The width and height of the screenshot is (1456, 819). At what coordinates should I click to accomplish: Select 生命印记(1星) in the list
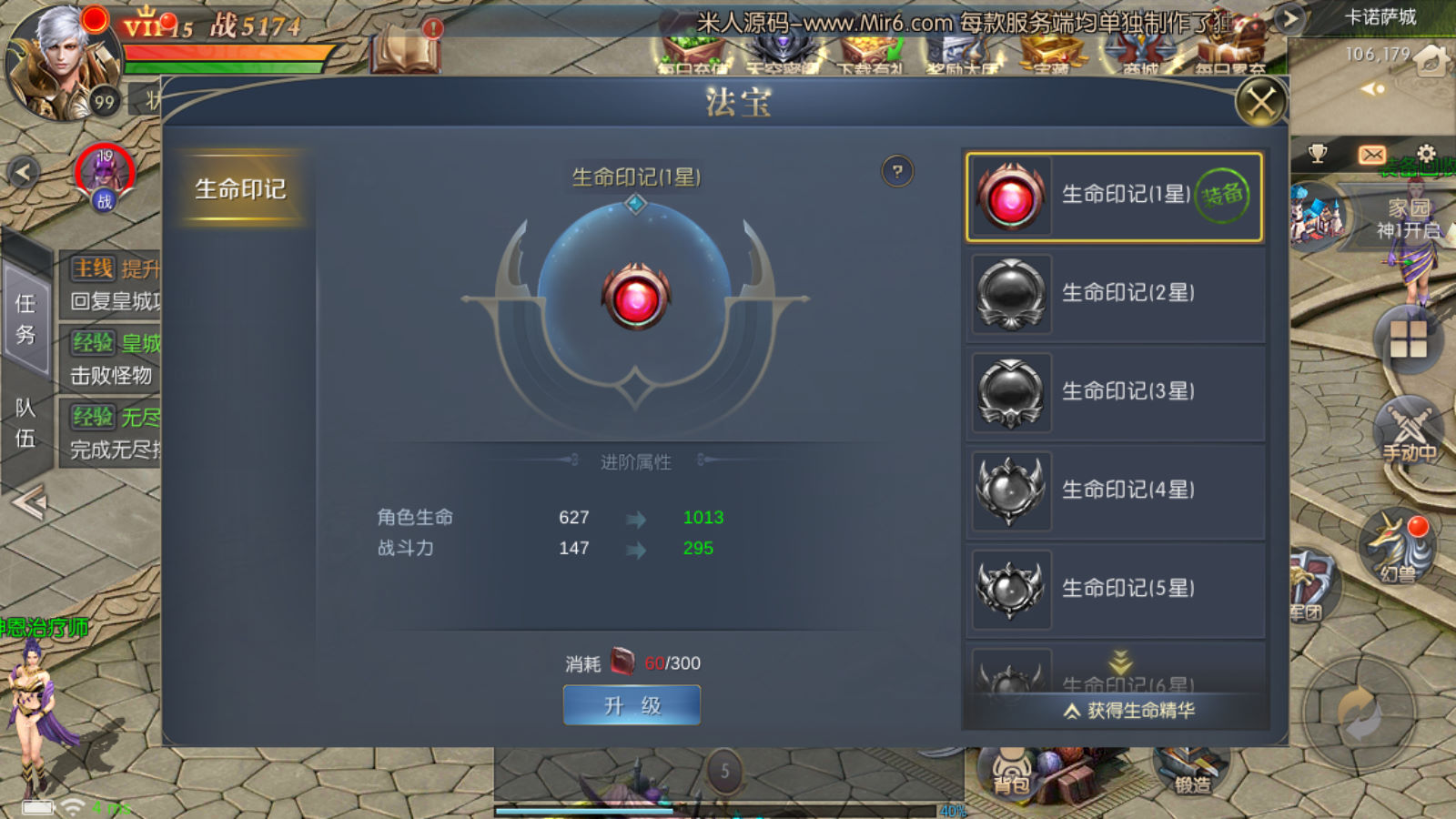pos(1114,197)
